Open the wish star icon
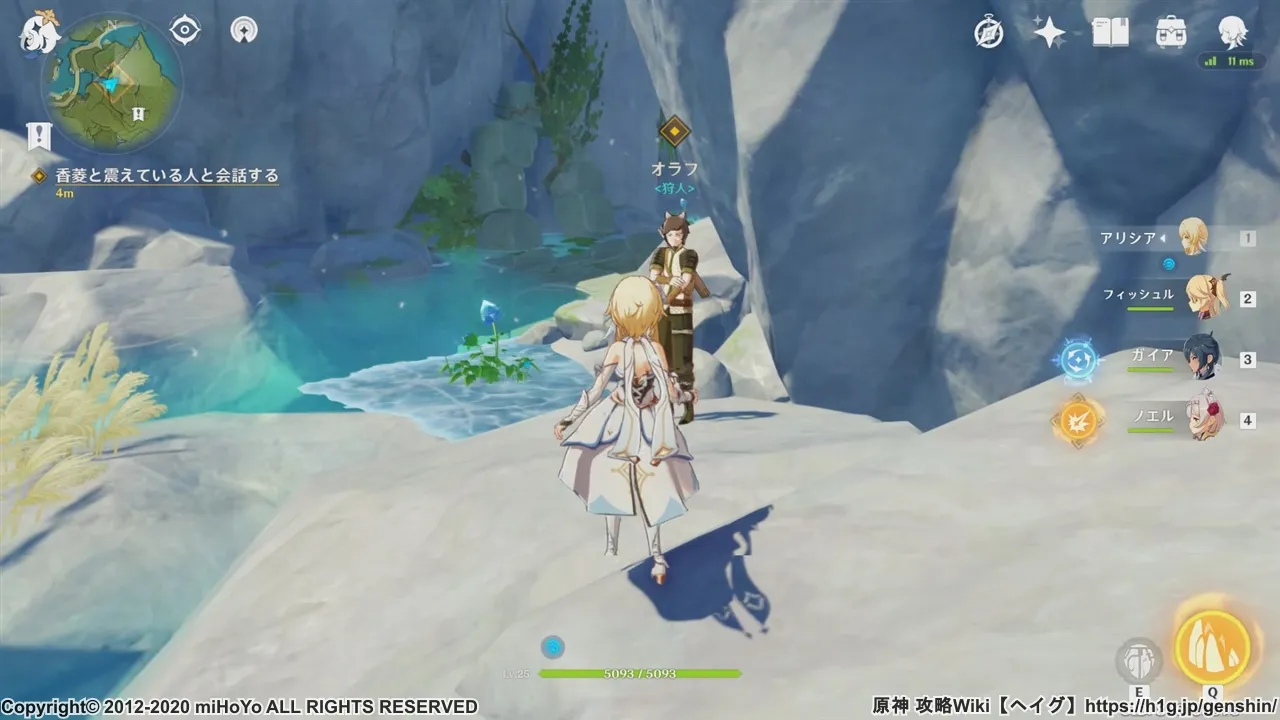 coord(1048,33)
